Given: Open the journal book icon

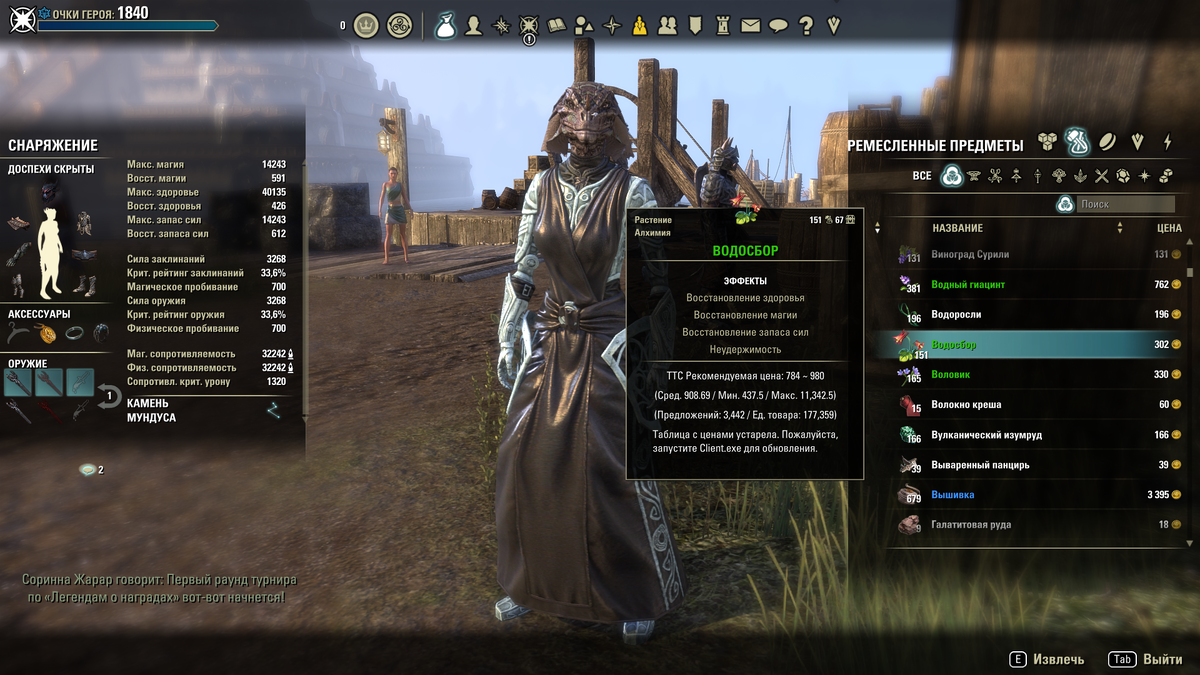Looking at the screenshot, I should pyautogui.click(x=557, y=25).
